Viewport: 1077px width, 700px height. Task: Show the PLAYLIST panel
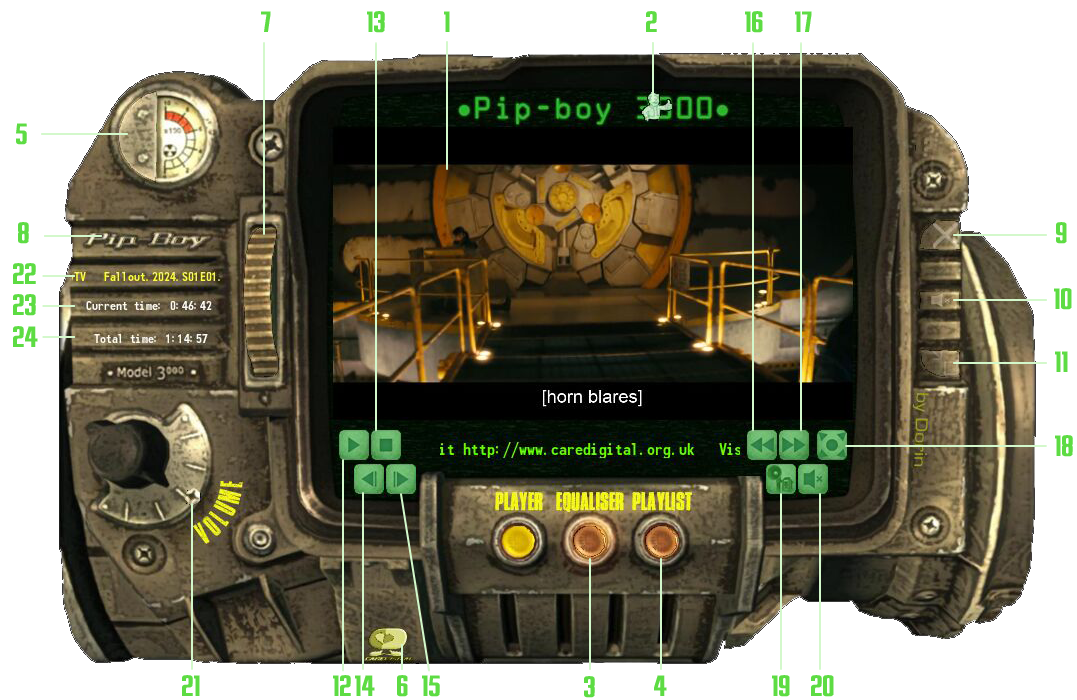coord(660,542)
